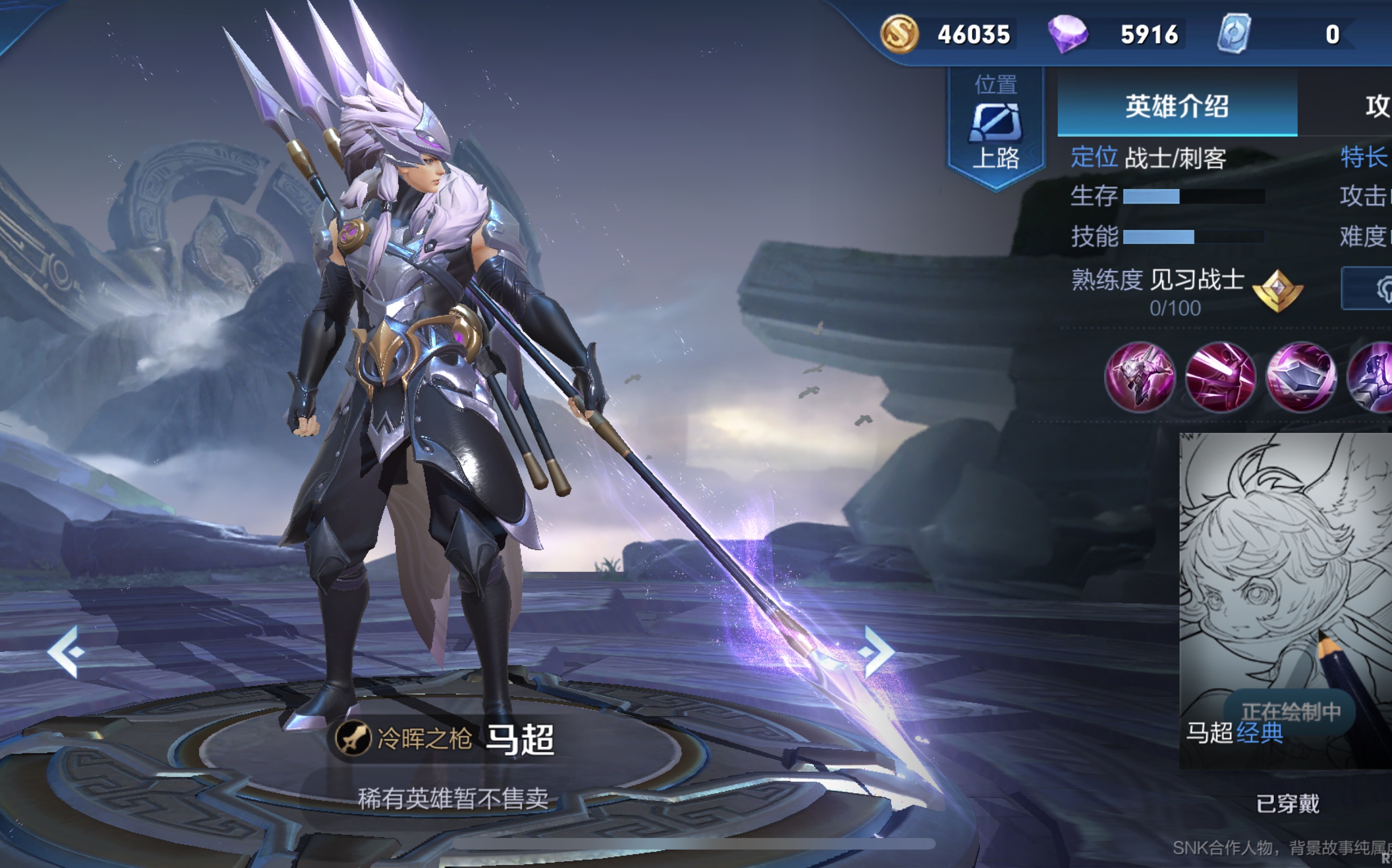1392x868 pixels.
Task: Switch to the 英雄介绍 tab
Action: point(1177,107)
